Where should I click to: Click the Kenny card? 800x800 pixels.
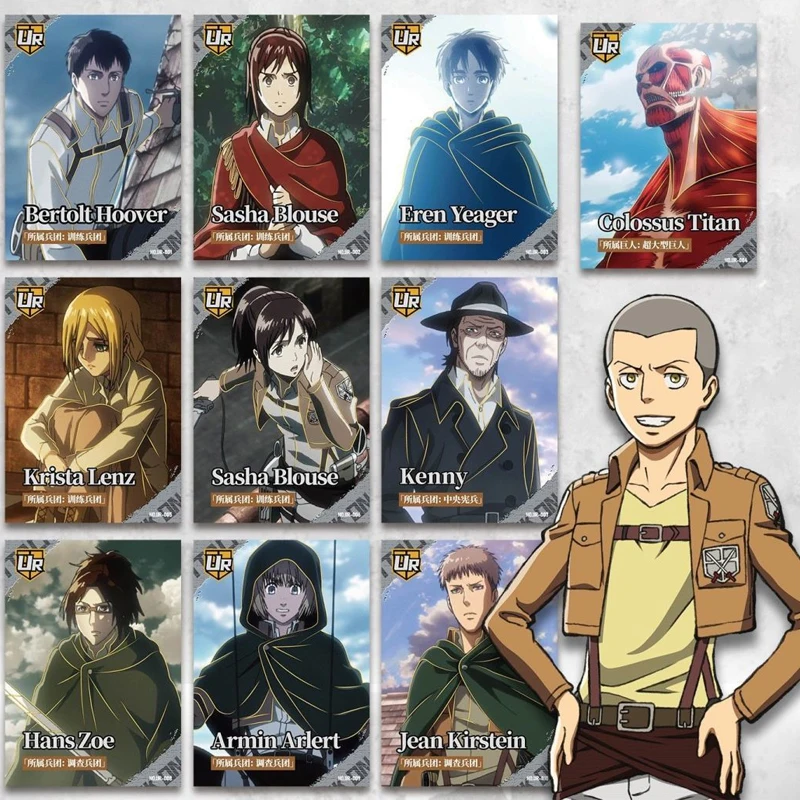(x=468, y=400)
